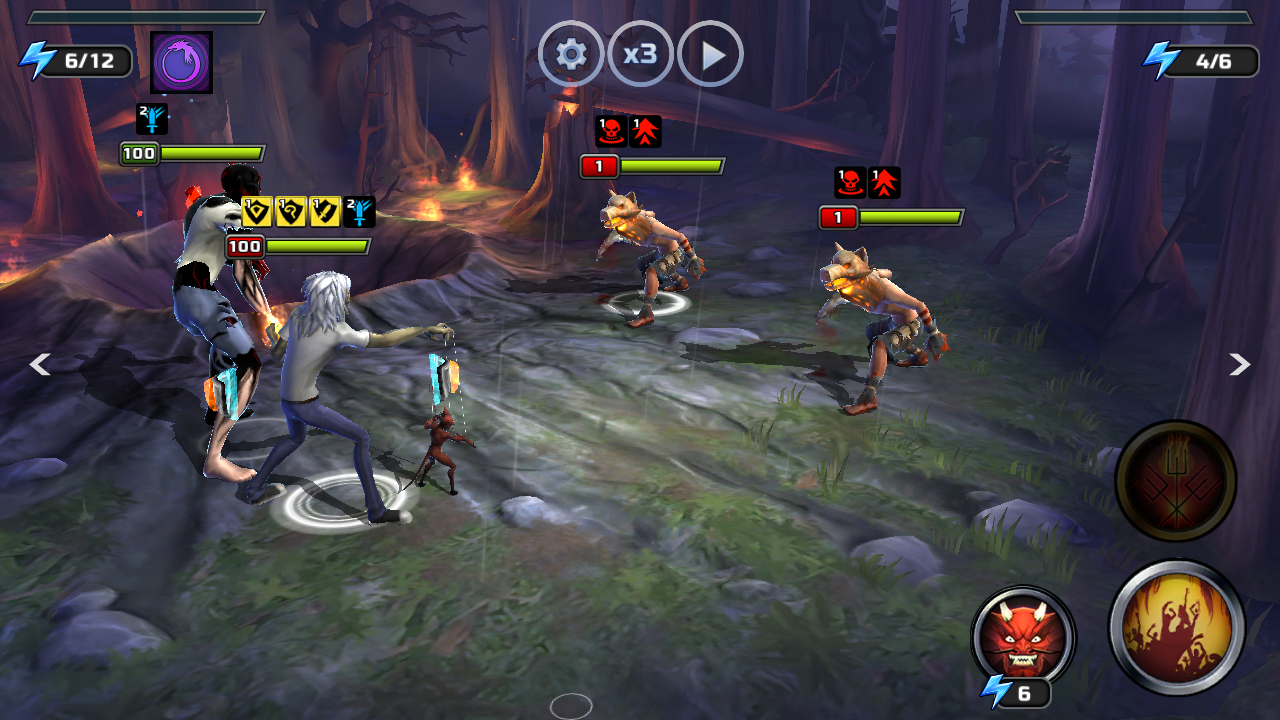Activate the auto-play arrow button
1280x720 pixels.
(710, 54)
